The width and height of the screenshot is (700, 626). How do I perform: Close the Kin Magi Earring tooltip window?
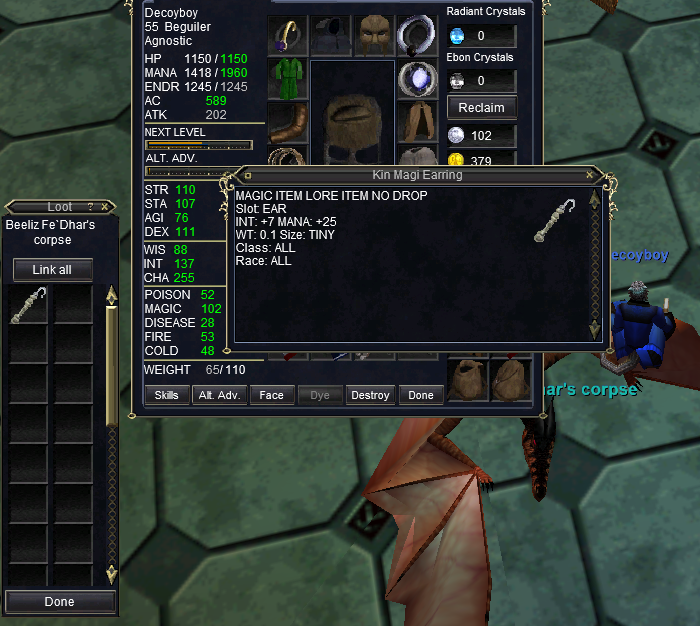click(x=590, y=176)
